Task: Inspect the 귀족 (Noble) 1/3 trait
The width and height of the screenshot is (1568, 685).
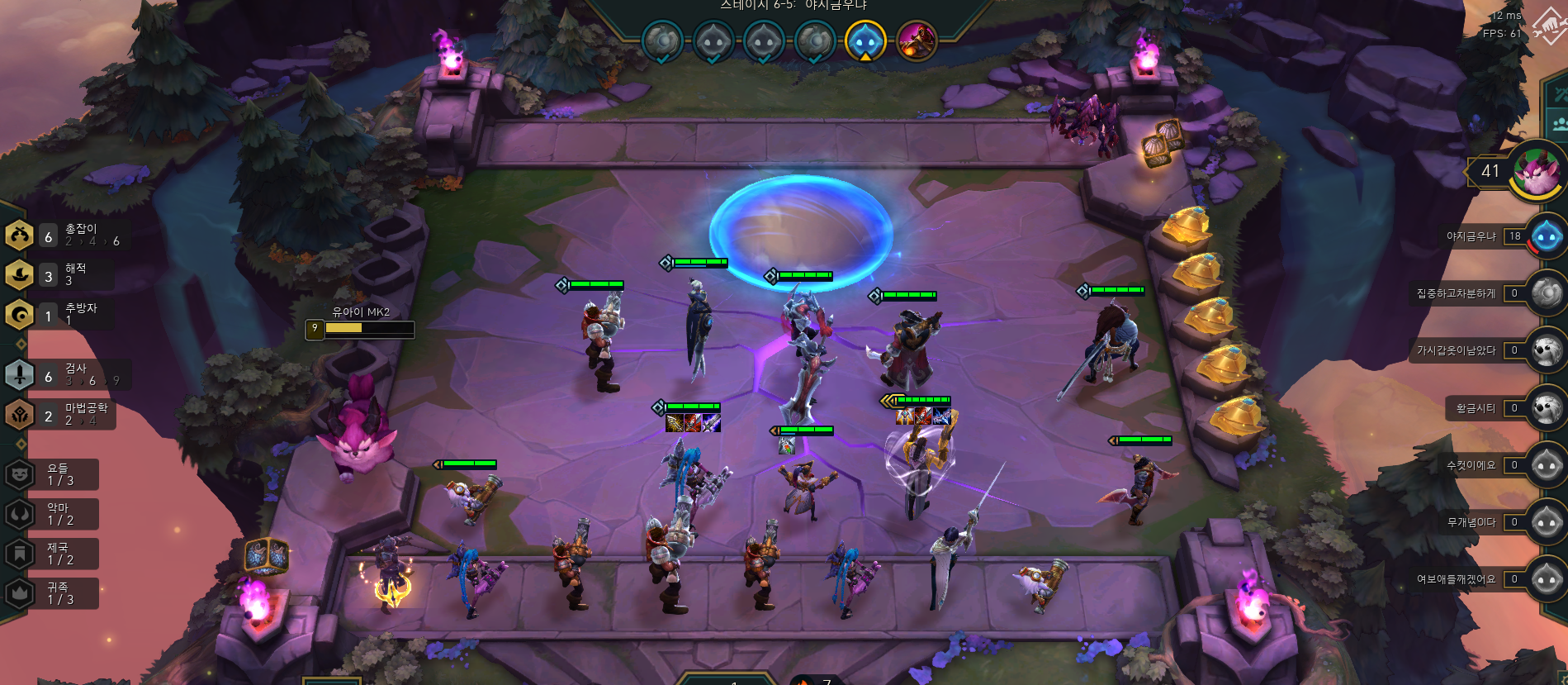Action: [58, 593]
